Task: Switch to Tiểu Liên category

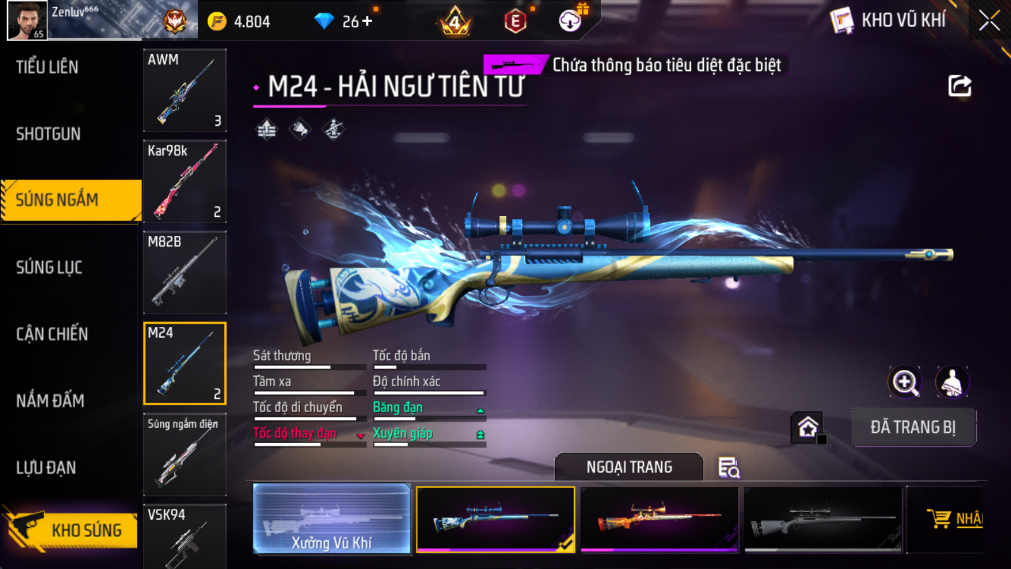Action: [x=47, y=67]
